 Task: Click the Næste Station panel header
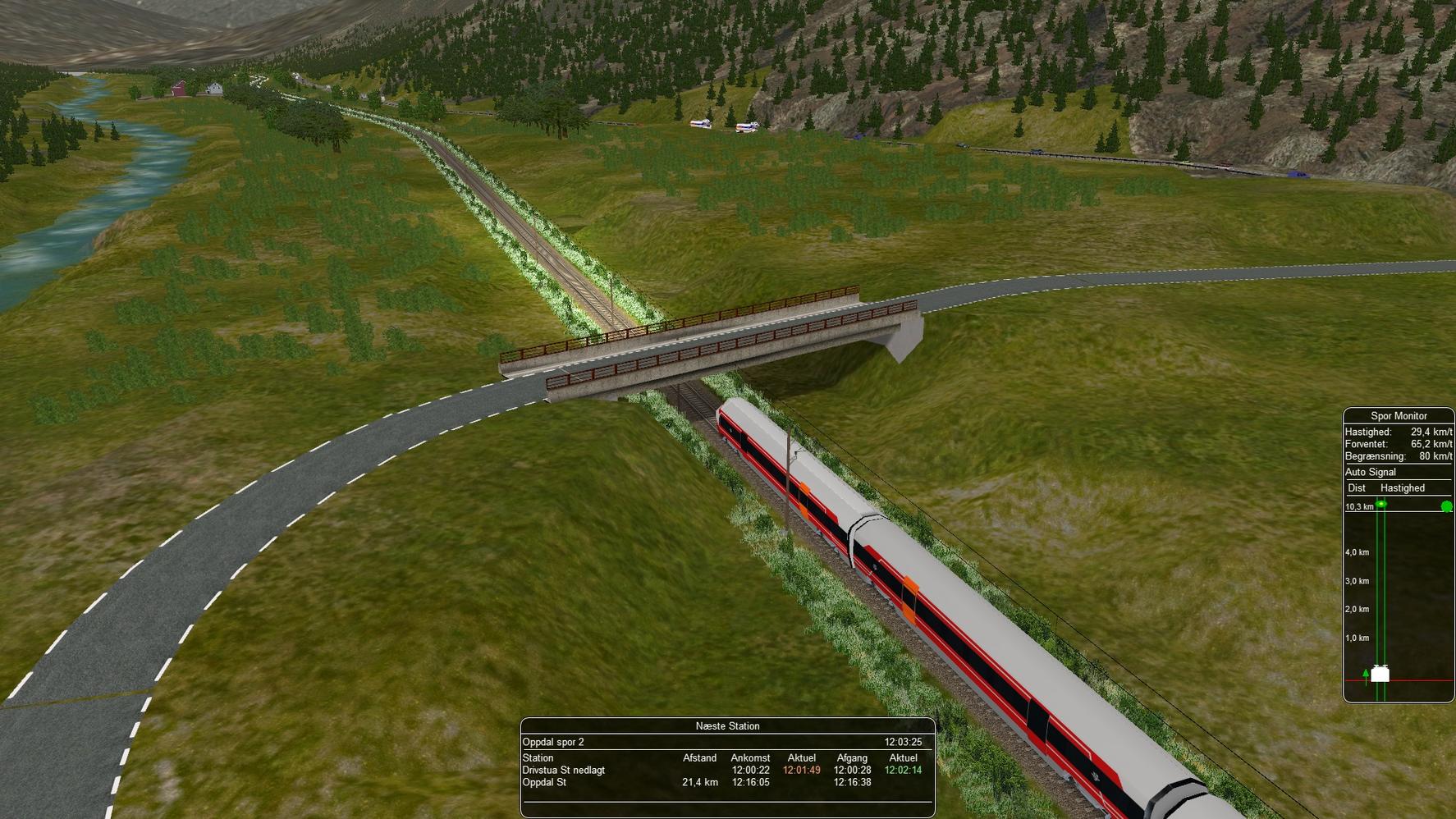727,726
